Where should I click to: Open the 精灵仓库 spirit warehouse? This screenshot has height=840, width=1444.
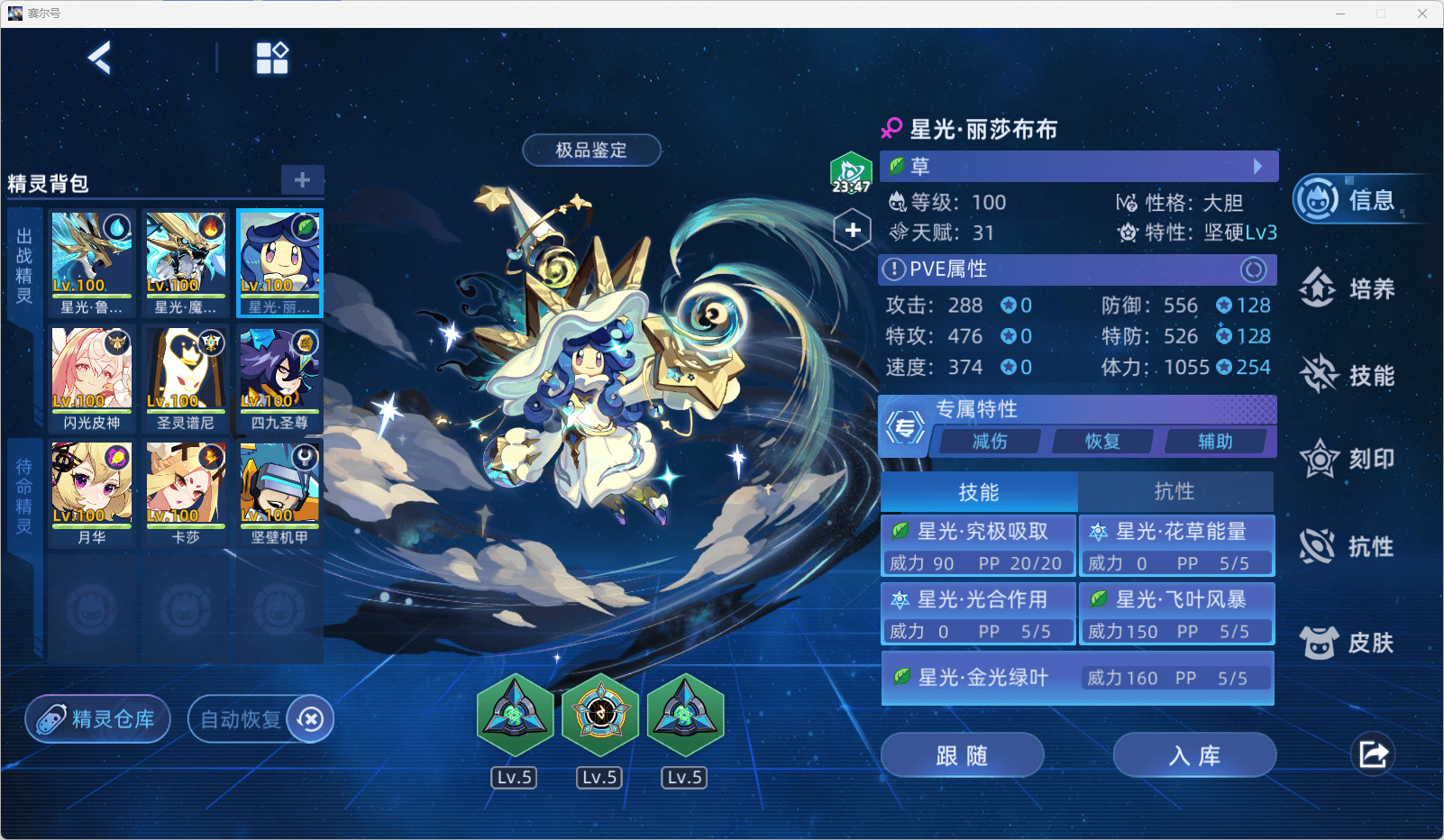pyautogui.click(x=97, y=719)
